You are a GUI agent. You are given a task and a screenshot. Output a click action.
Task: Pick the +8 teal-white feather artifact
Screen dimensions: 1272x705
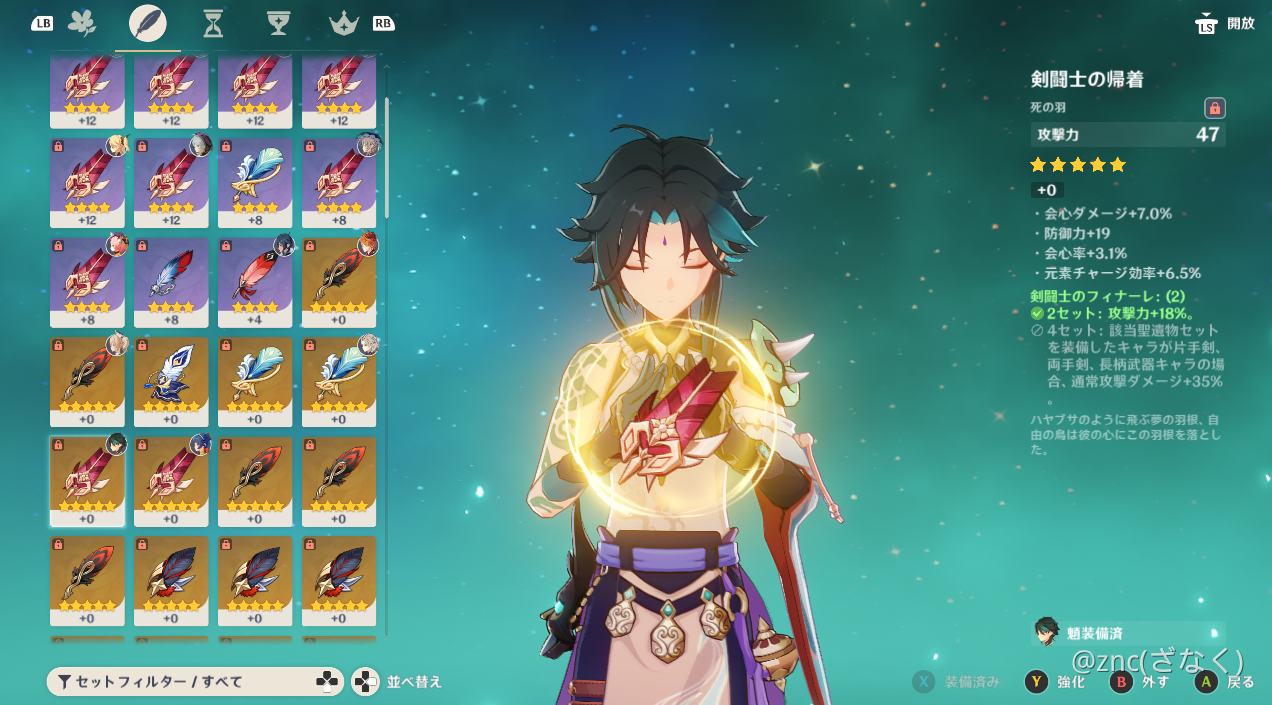[x=255, y=182]
